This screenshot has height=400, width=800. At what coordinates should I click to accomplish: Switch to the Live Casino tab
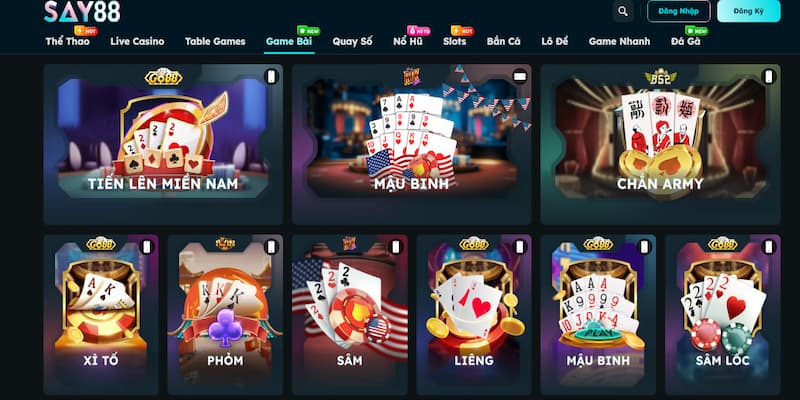(137, 42)
